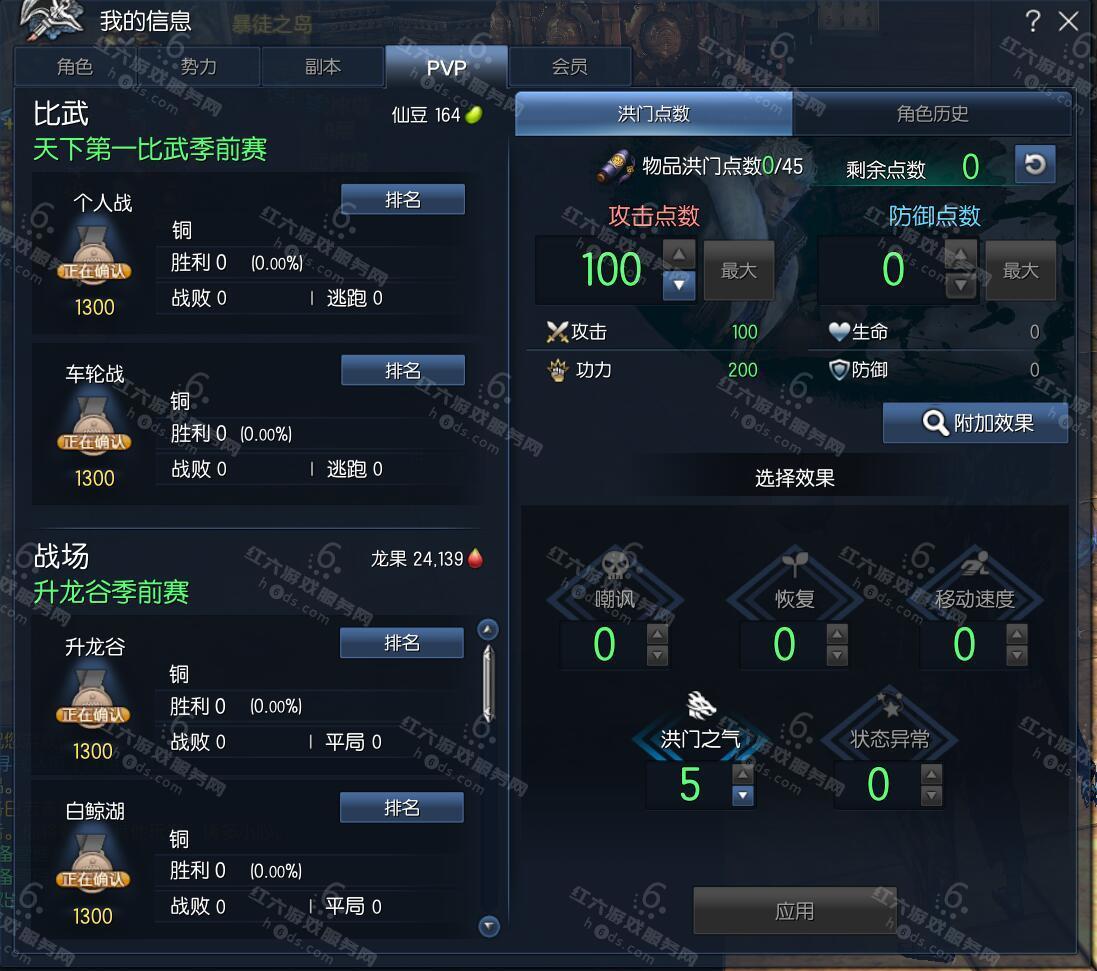
Task: Decrease 攻击点数 by one step
Action: 679,286
